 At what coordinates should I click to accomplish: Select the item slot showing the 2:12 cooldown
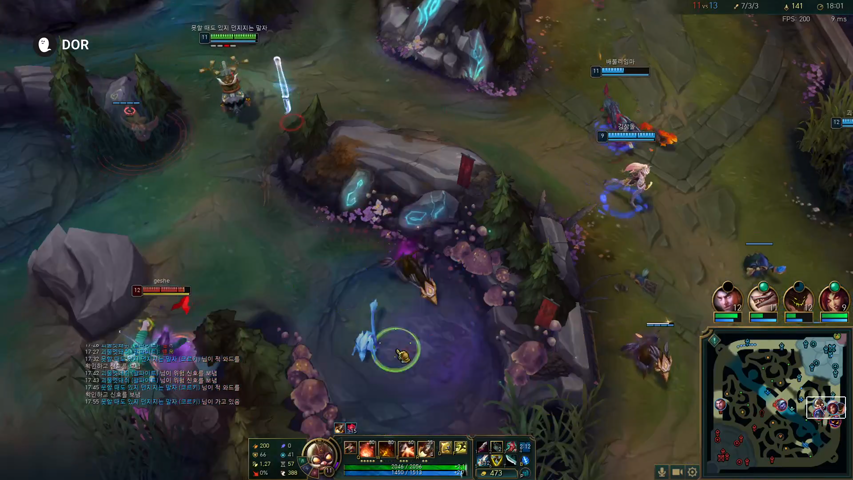pos(525,447)
